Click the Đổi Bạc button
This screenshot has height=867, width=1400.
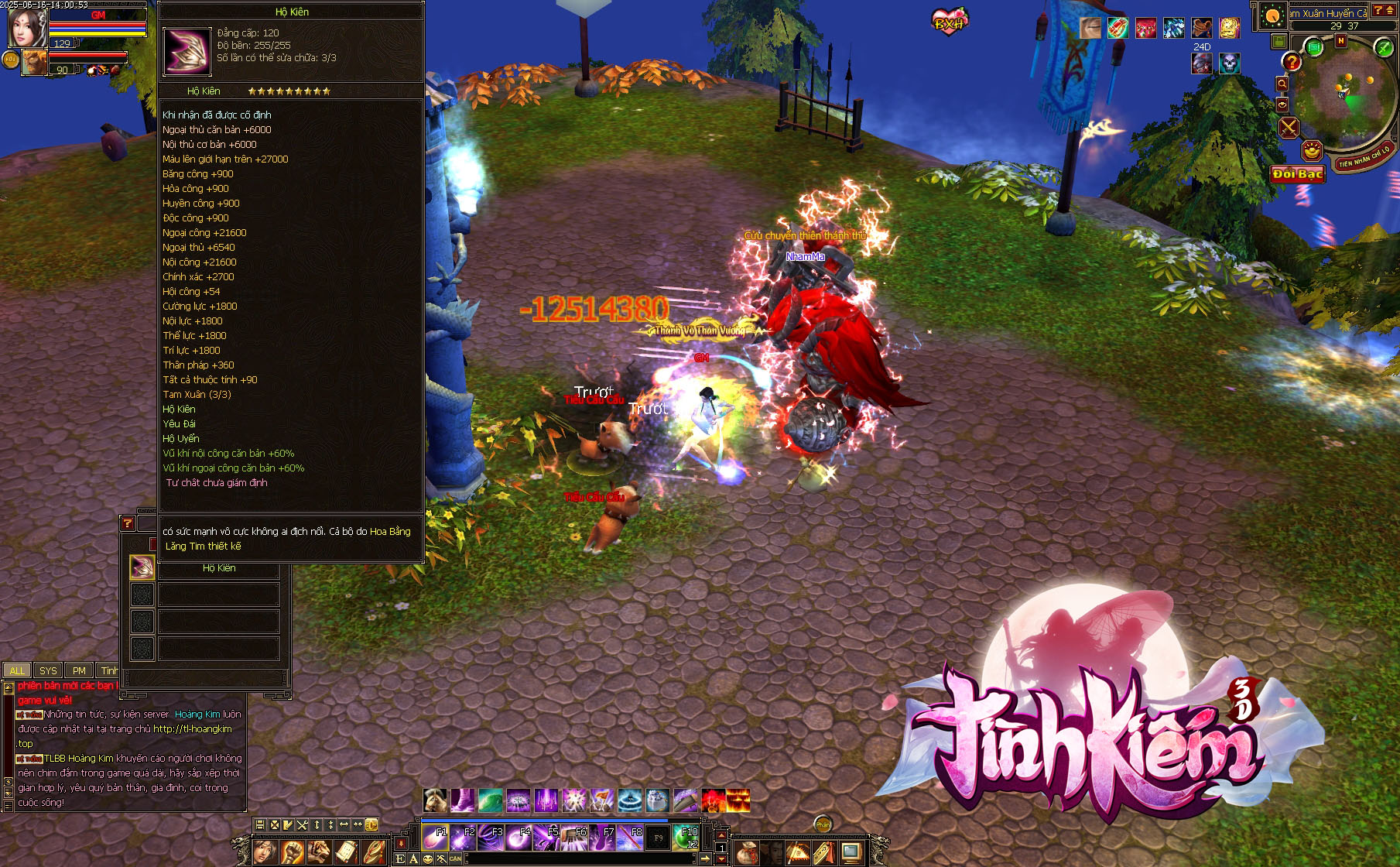(x=1298, y=174)
